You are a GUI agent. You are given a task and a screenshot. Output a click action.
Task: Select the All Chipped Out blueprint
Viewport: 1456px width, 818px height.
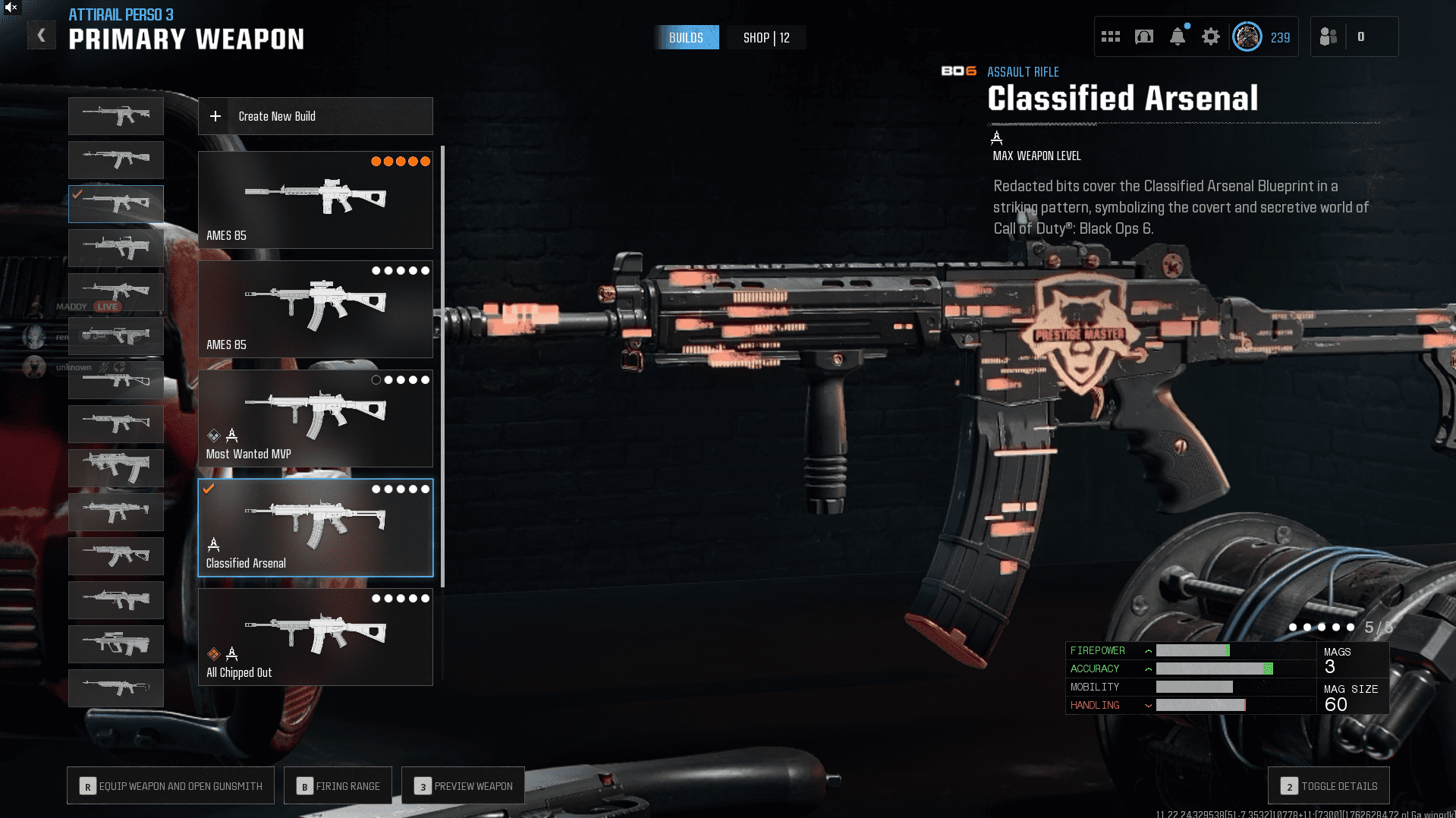pyautogui.click(x=315, y=637)
